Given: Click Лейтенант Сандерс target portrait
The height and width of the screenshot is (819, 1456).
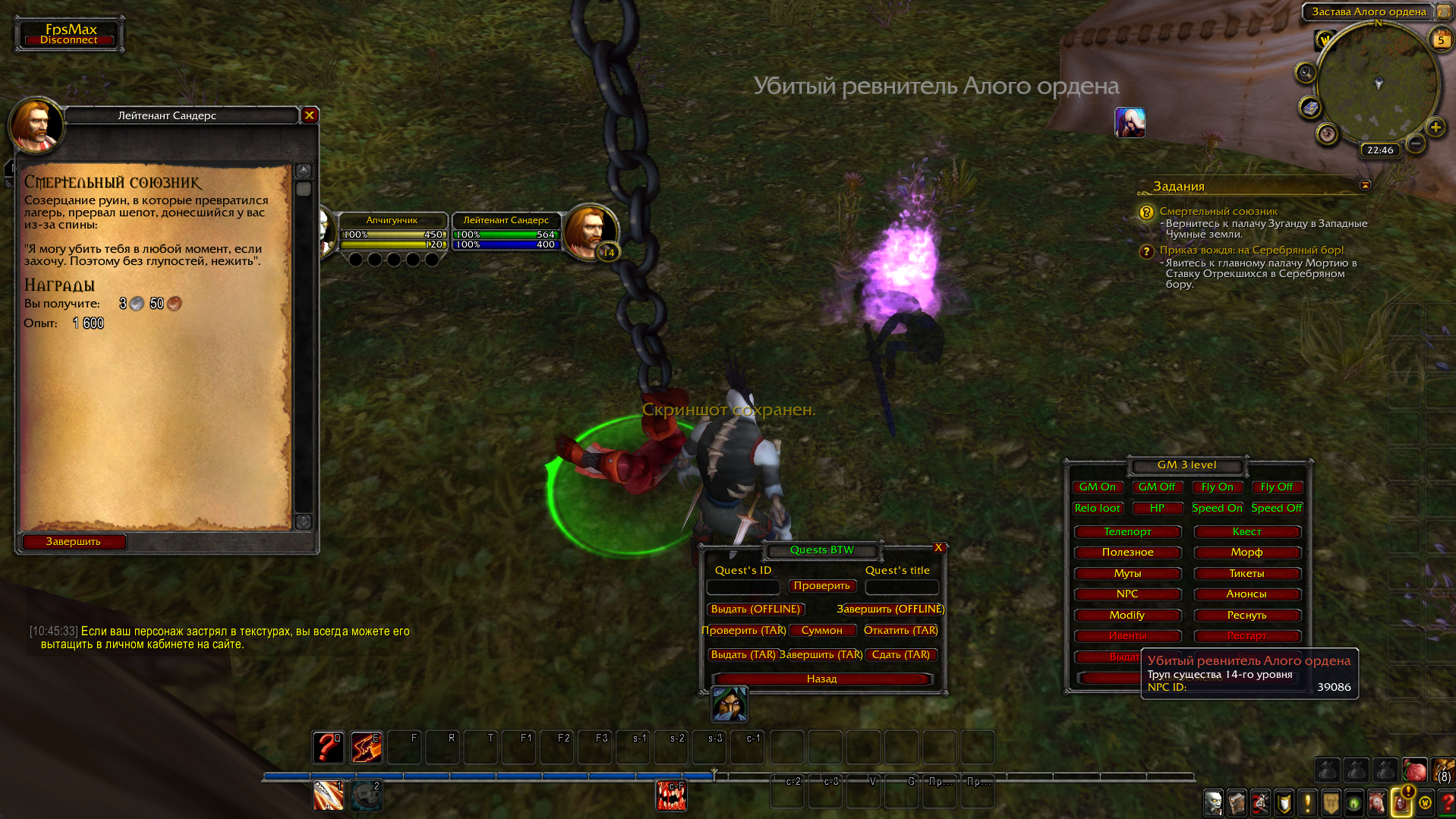Looking at the screenshot, I should (590, 230).
